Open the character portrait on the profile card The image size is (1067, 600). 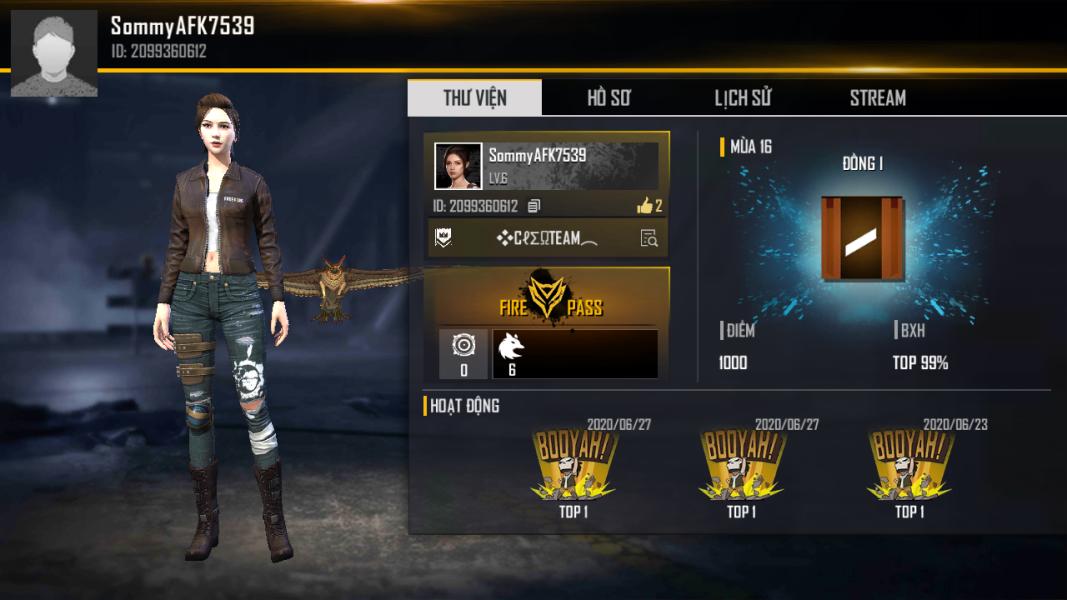tap(458, 166)
